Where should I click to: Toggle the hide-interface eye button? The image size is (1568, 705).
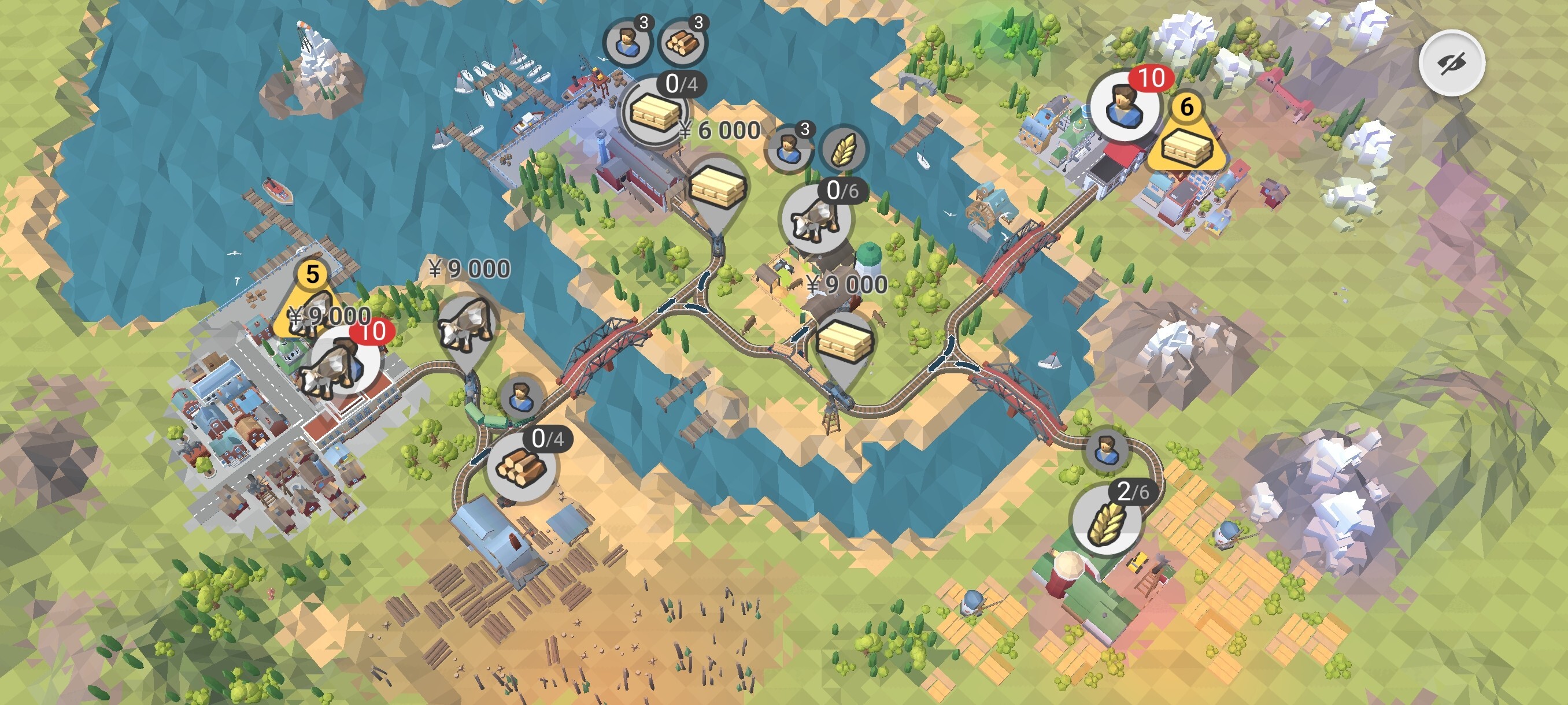(1452, 62)
